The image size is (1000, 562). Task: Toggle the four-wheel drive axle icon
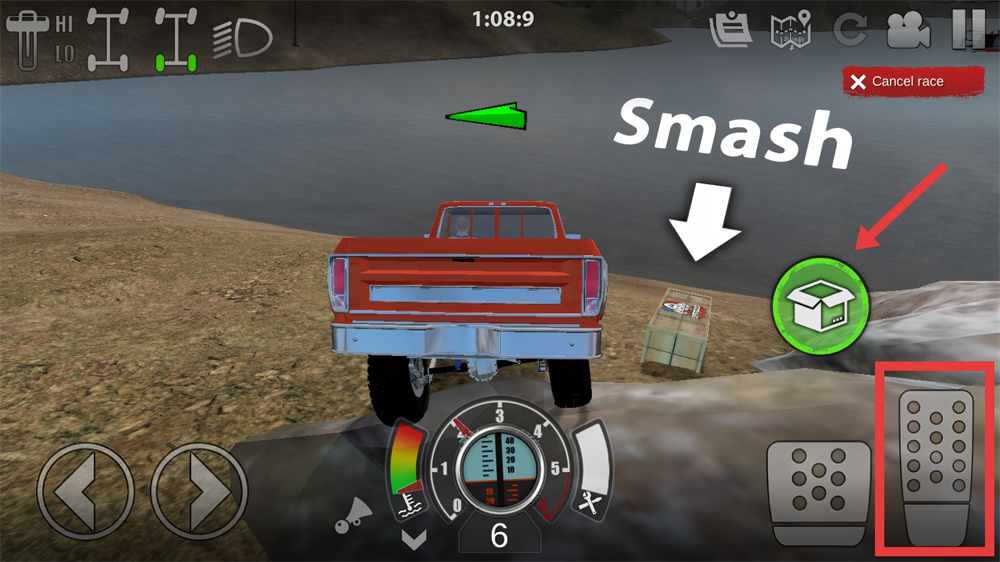107,39
